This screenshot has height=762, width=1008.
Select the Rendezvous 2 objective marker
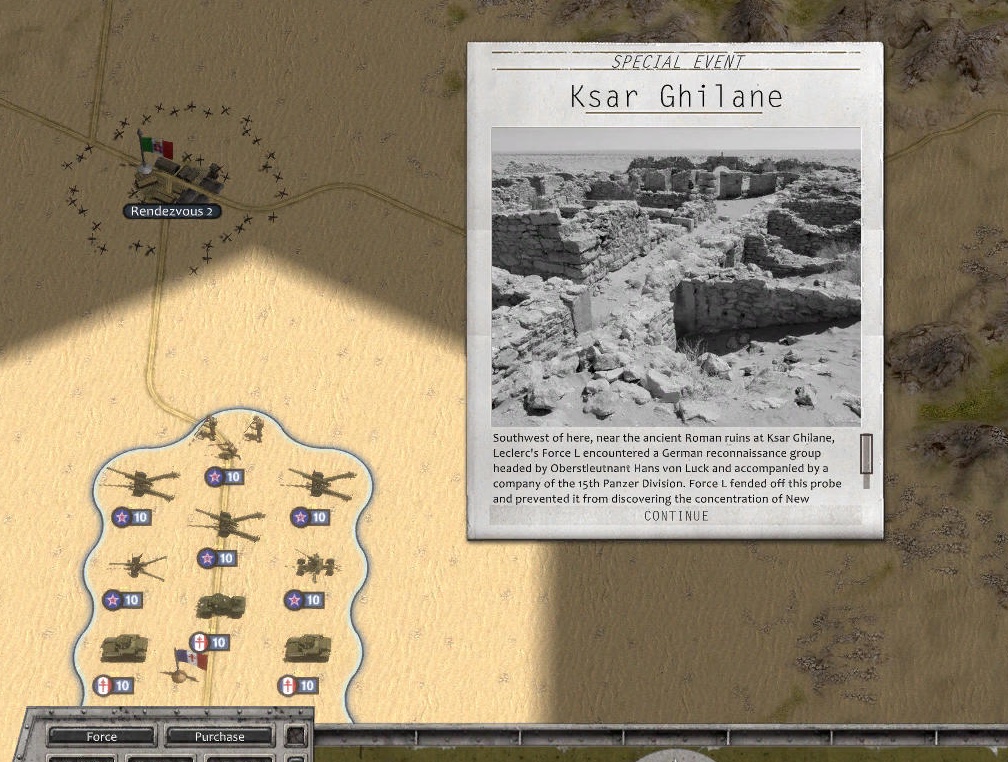[171, 211]
